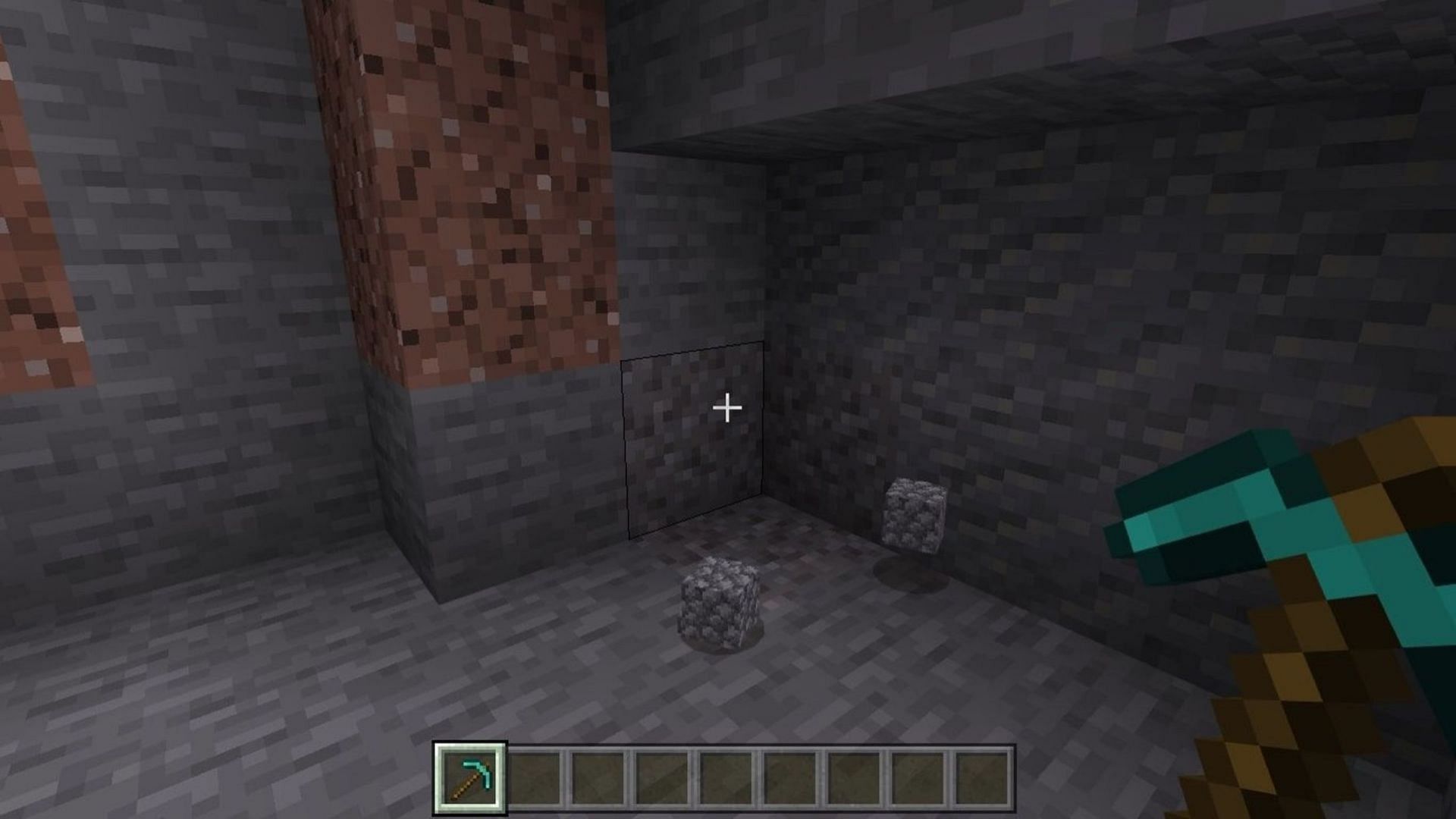This screenshot has width=1456, height=819.
Task: Click the crosshair in screen center
Action: point(728,409)
